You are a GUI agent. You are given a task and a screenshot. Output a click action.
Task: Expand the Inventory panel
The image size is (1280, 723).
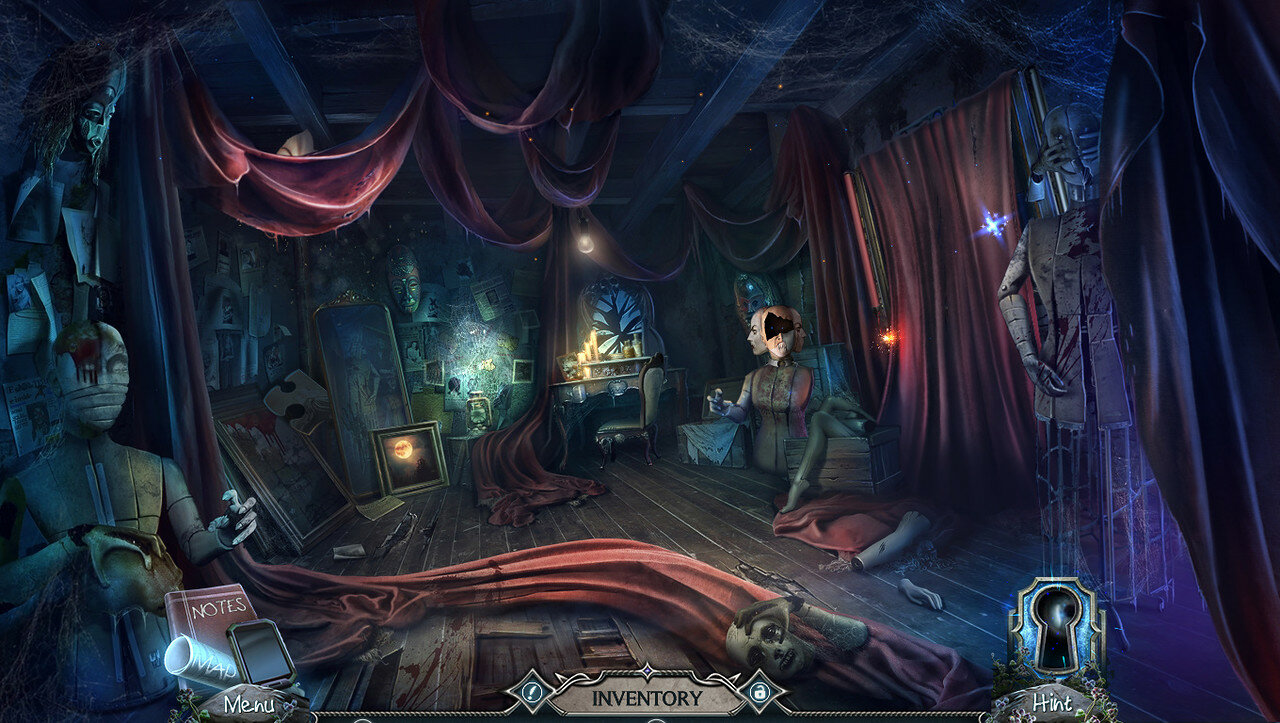click(x=648, y=697)
